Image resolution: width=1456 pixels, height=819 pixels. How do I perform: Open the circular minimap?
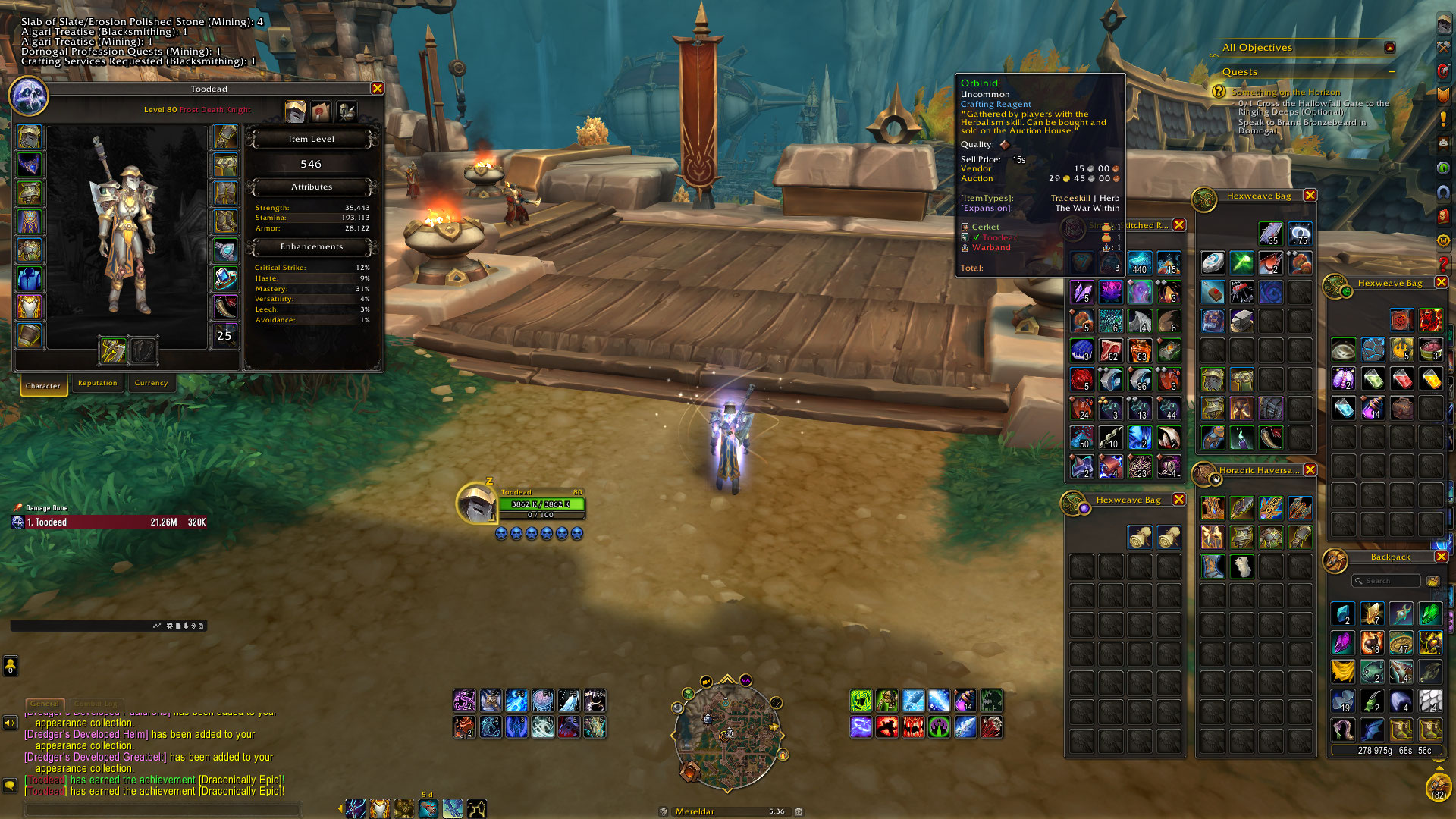click(x=726, y=733)
